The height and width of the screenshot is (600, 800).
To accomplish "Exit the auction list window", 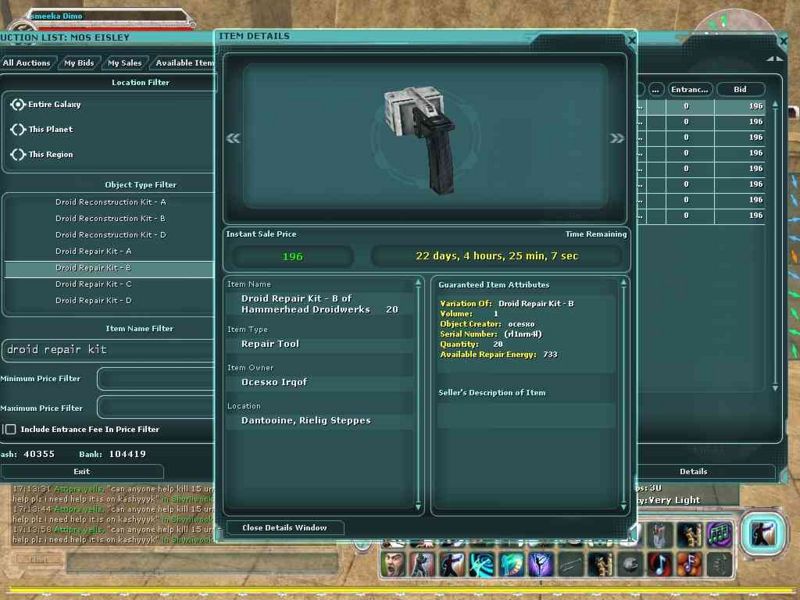I will coord(82,471).
